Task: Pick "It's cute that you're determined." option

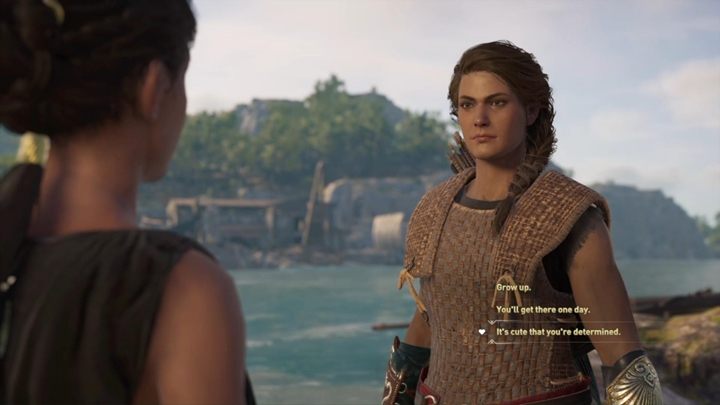Action: point(558,331)
